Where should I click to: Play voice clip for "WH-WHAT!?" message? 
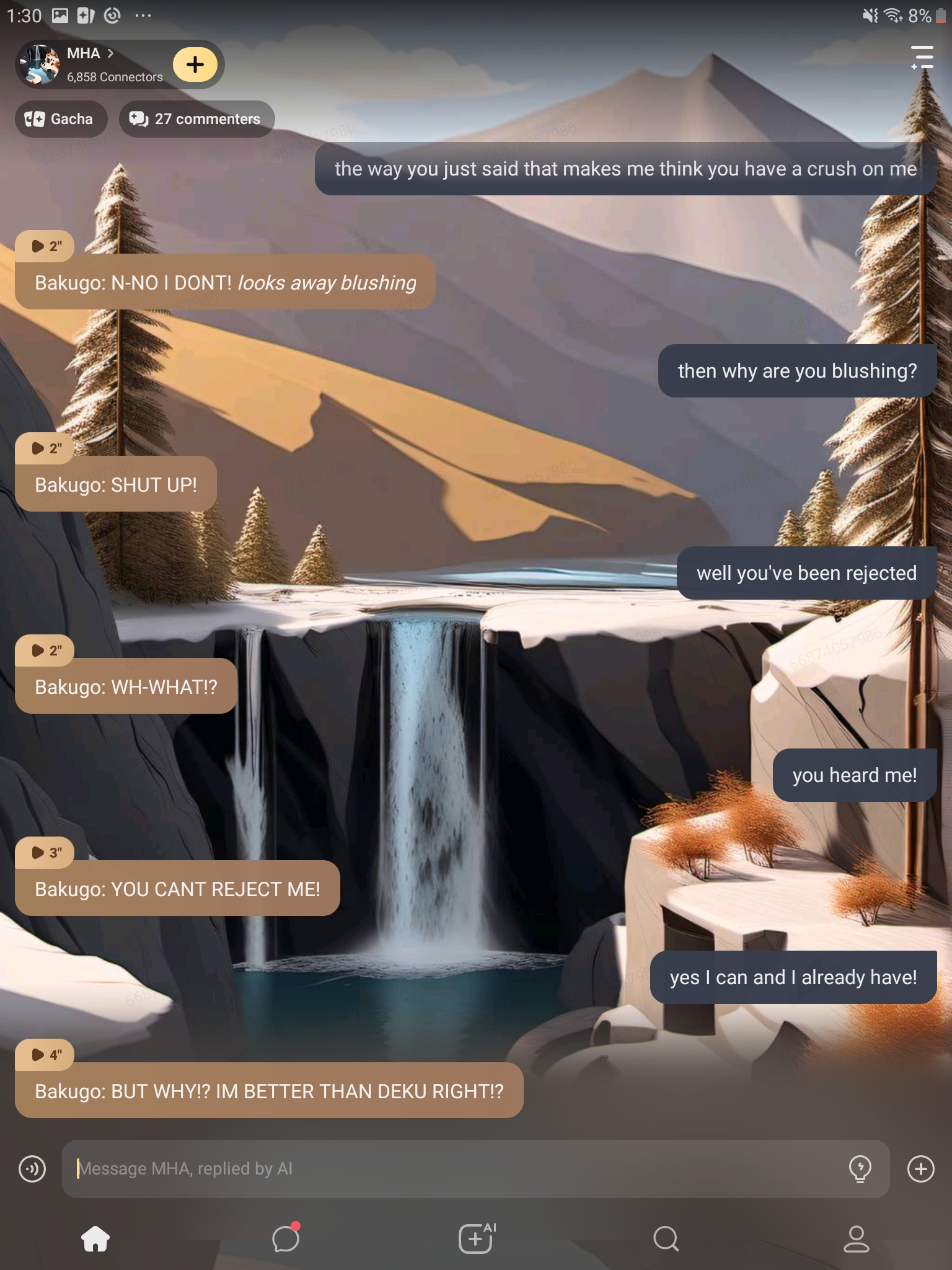tap(45, 651)
